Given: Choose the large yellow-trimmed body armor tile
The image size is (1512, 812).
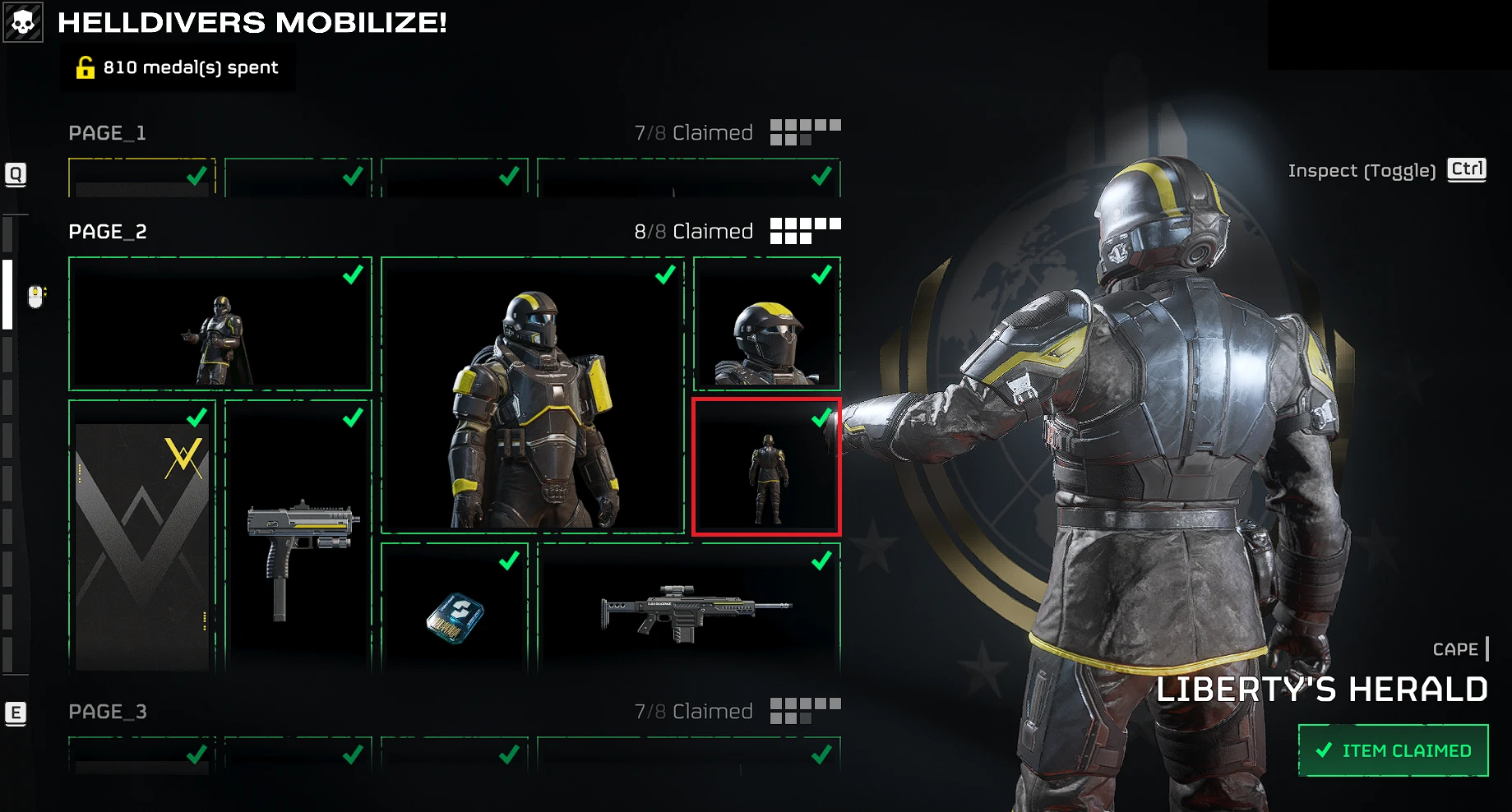Looking at the screenshot, I should [533, 395].
